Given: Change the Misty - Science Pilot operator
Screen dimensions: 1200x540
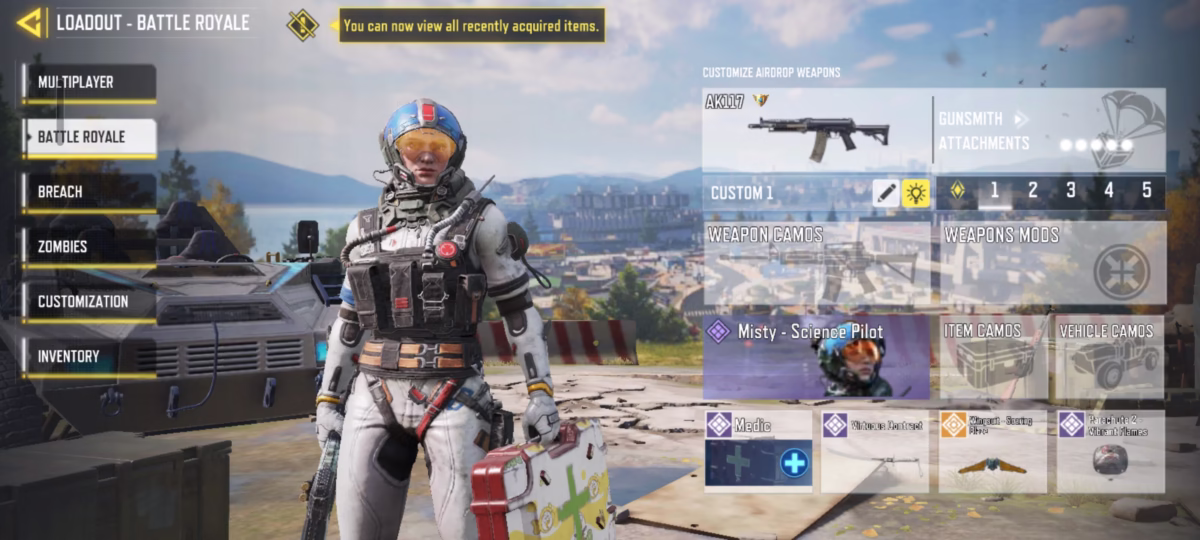Looking at the screenshot, I should [x=816, y=358].
